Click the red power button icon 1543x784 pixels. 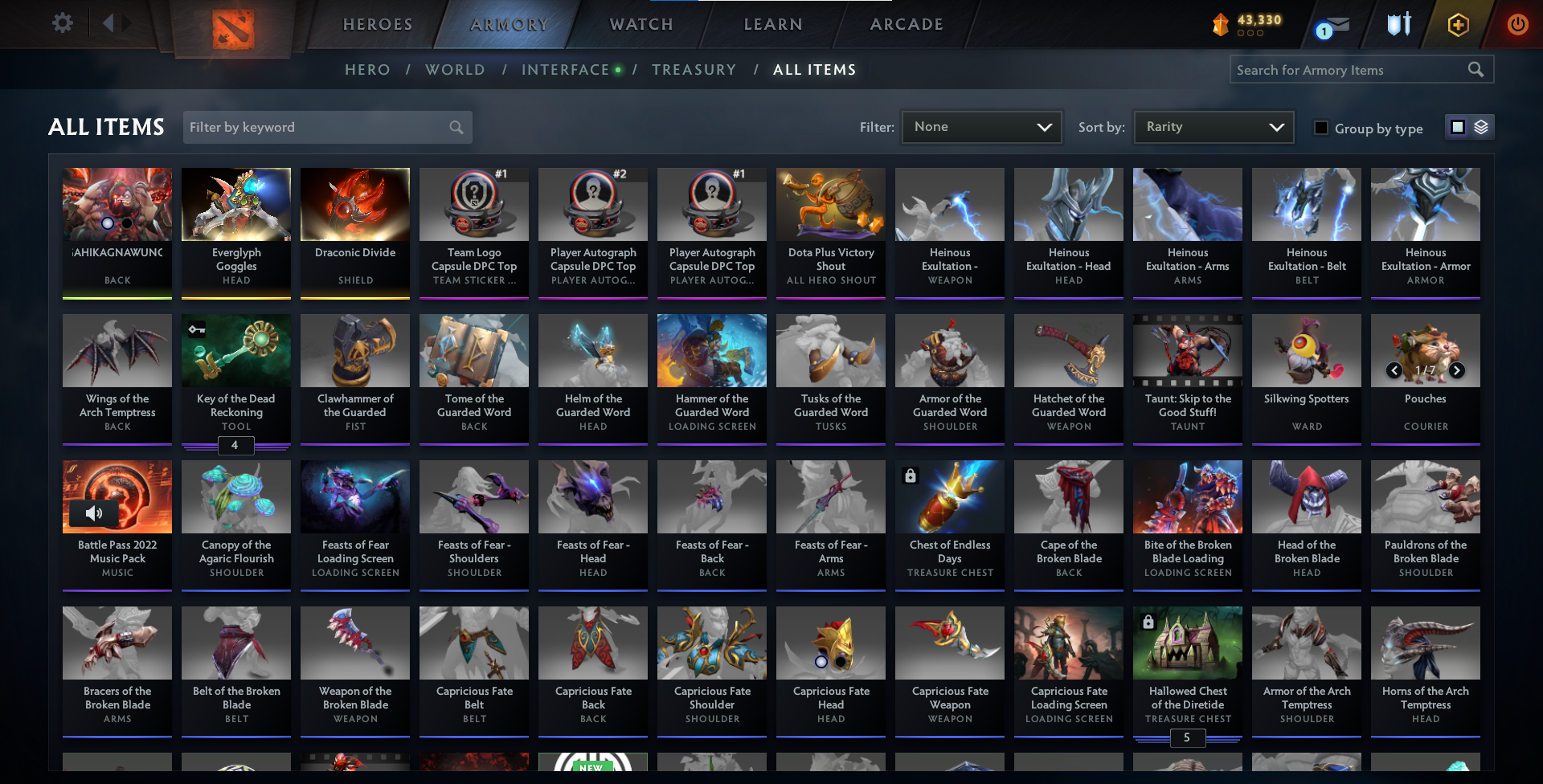[1517, 24]
